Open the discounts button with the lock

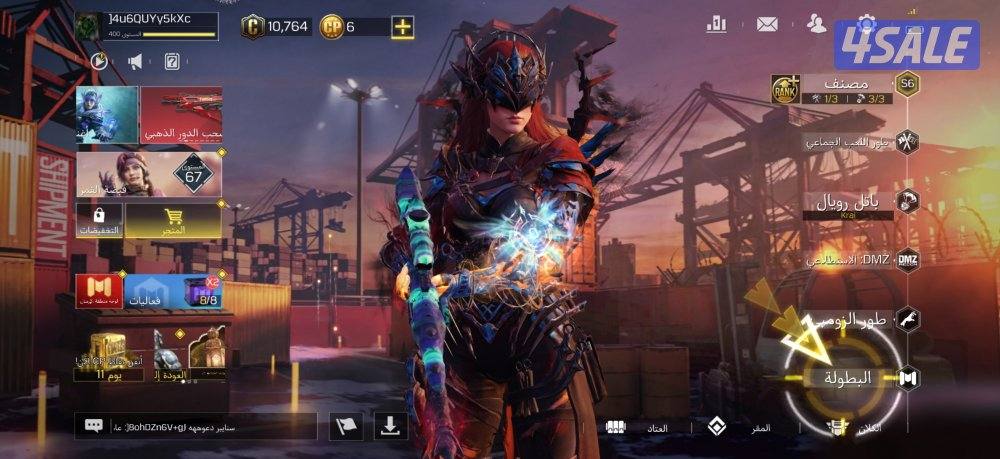tap(99, 220)
